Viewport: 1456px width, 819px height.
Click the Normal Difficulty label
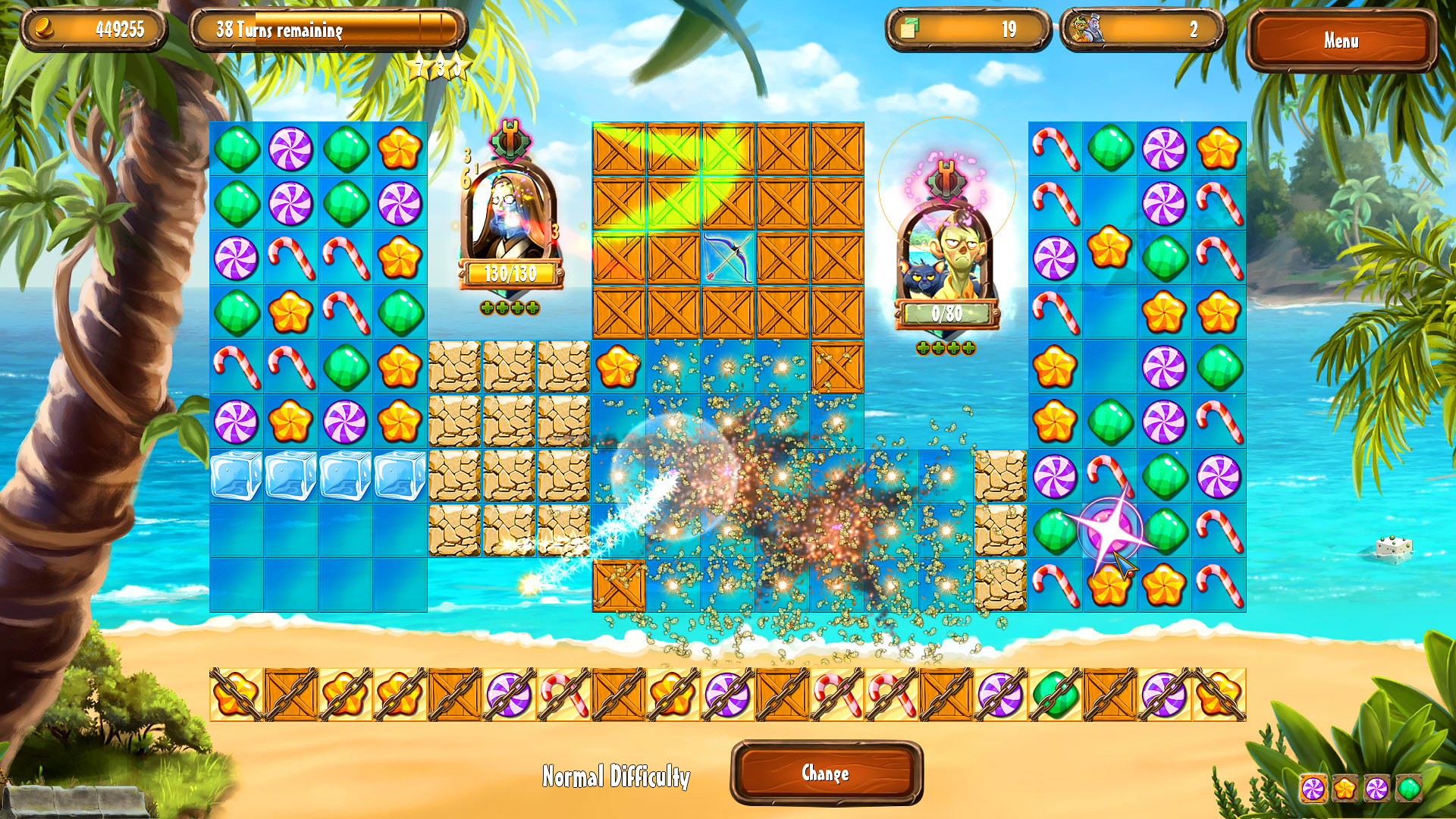click(x=616, y=776)
